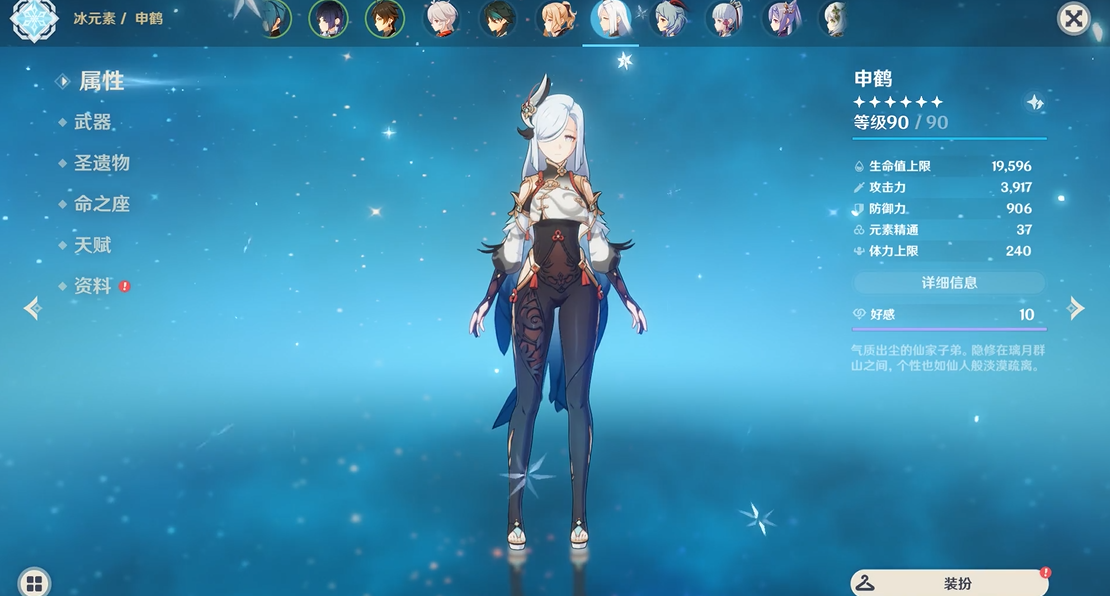Show the 命之座 constellation page
The width and height of the screenshot is (1110, 596).
pos(101,204)
